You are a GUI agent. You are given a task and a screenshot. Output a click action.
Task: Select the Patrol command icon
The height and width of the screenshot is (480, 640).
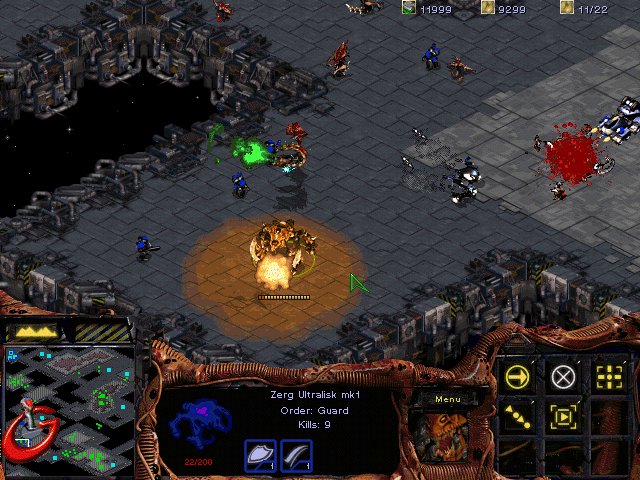[517, 416]
